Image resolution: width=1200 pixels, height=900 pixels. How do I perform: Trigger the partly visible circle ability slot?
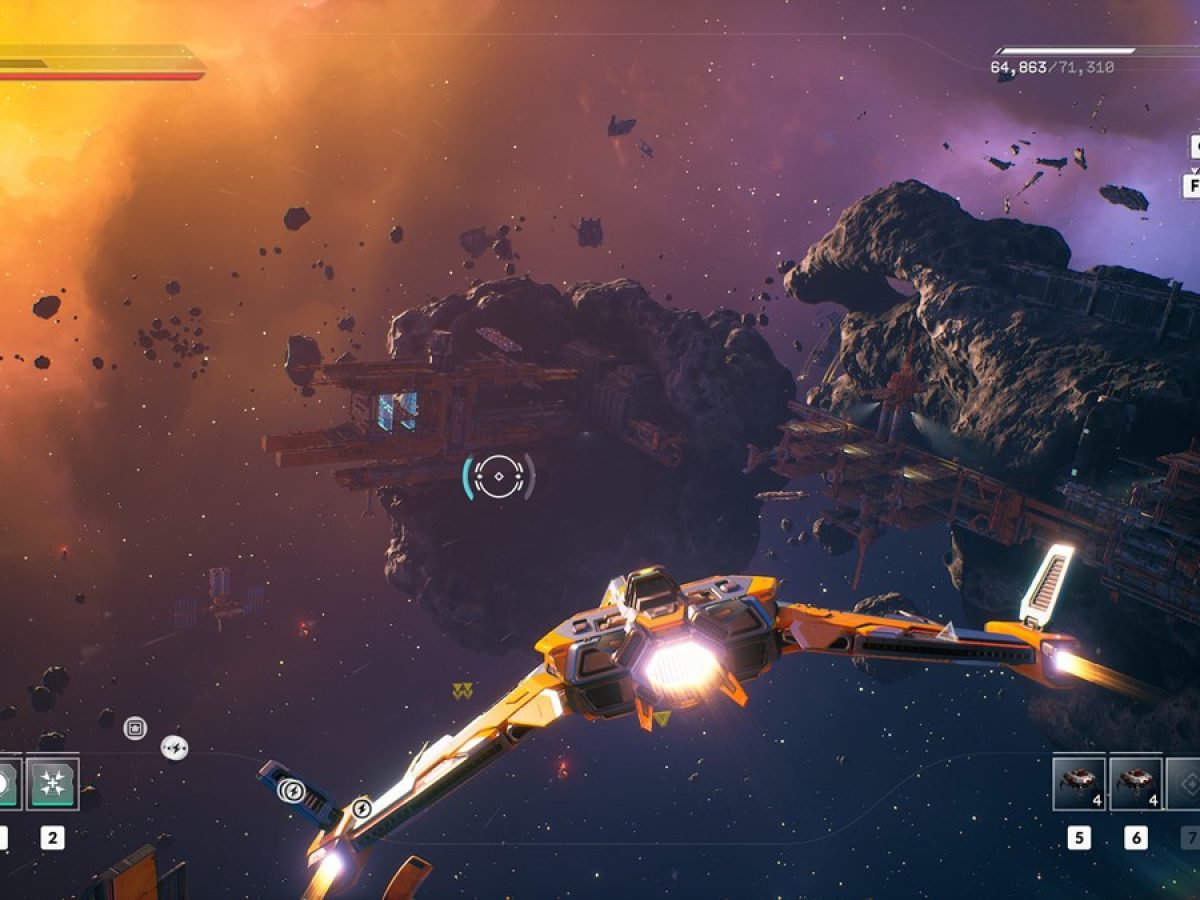pos(6,784)
